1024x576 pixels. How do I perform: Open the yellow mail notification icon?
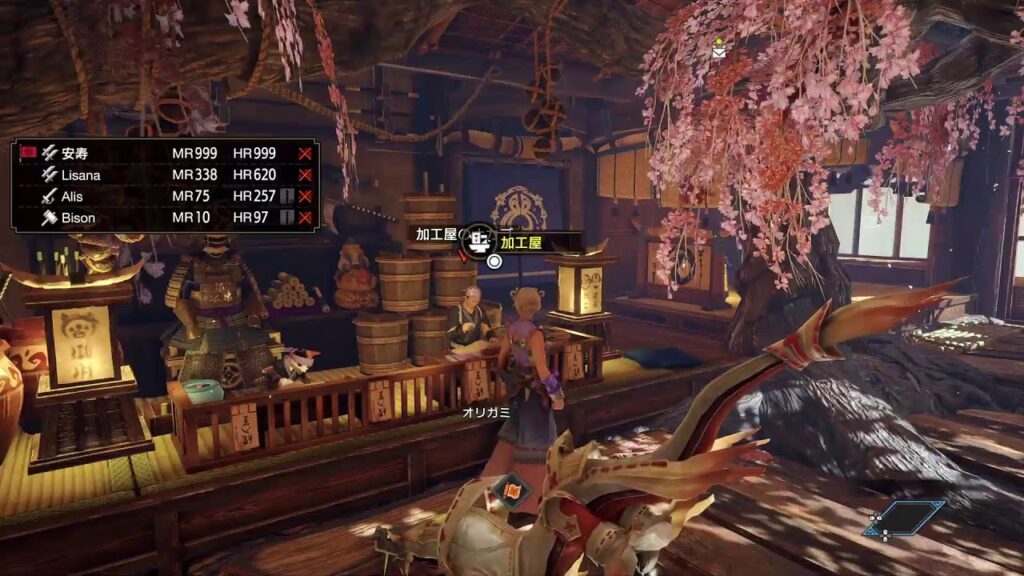point(719,45)
